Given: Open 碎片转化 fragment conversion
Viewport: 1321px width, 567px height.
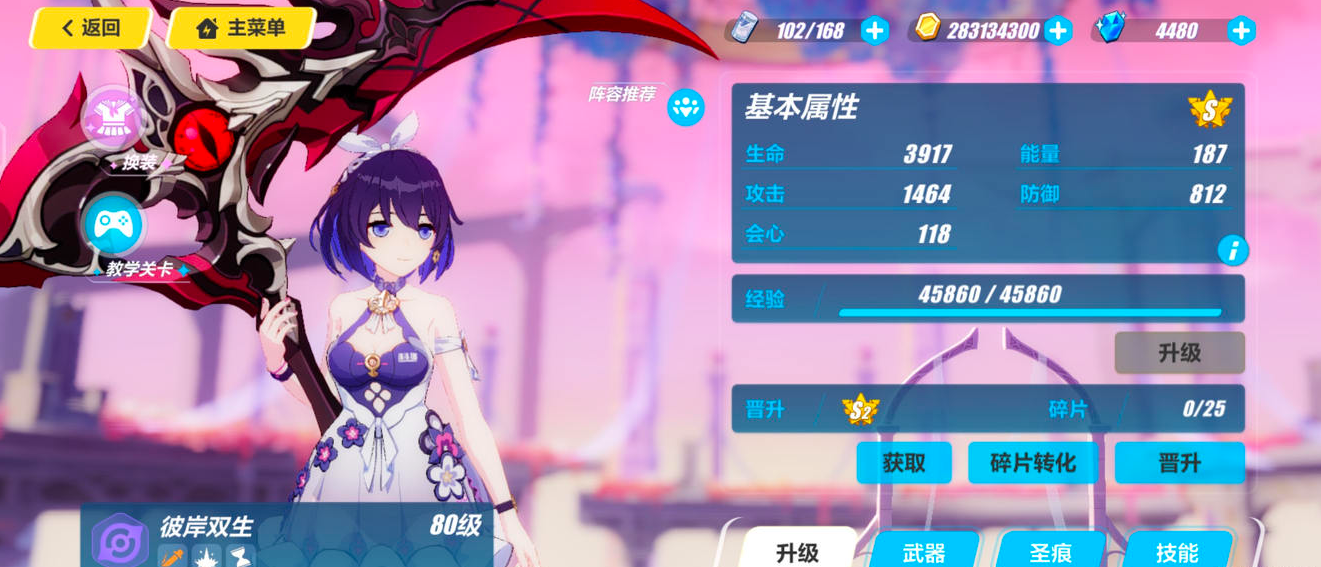Looking at the screenshot, I should 1032,463.
